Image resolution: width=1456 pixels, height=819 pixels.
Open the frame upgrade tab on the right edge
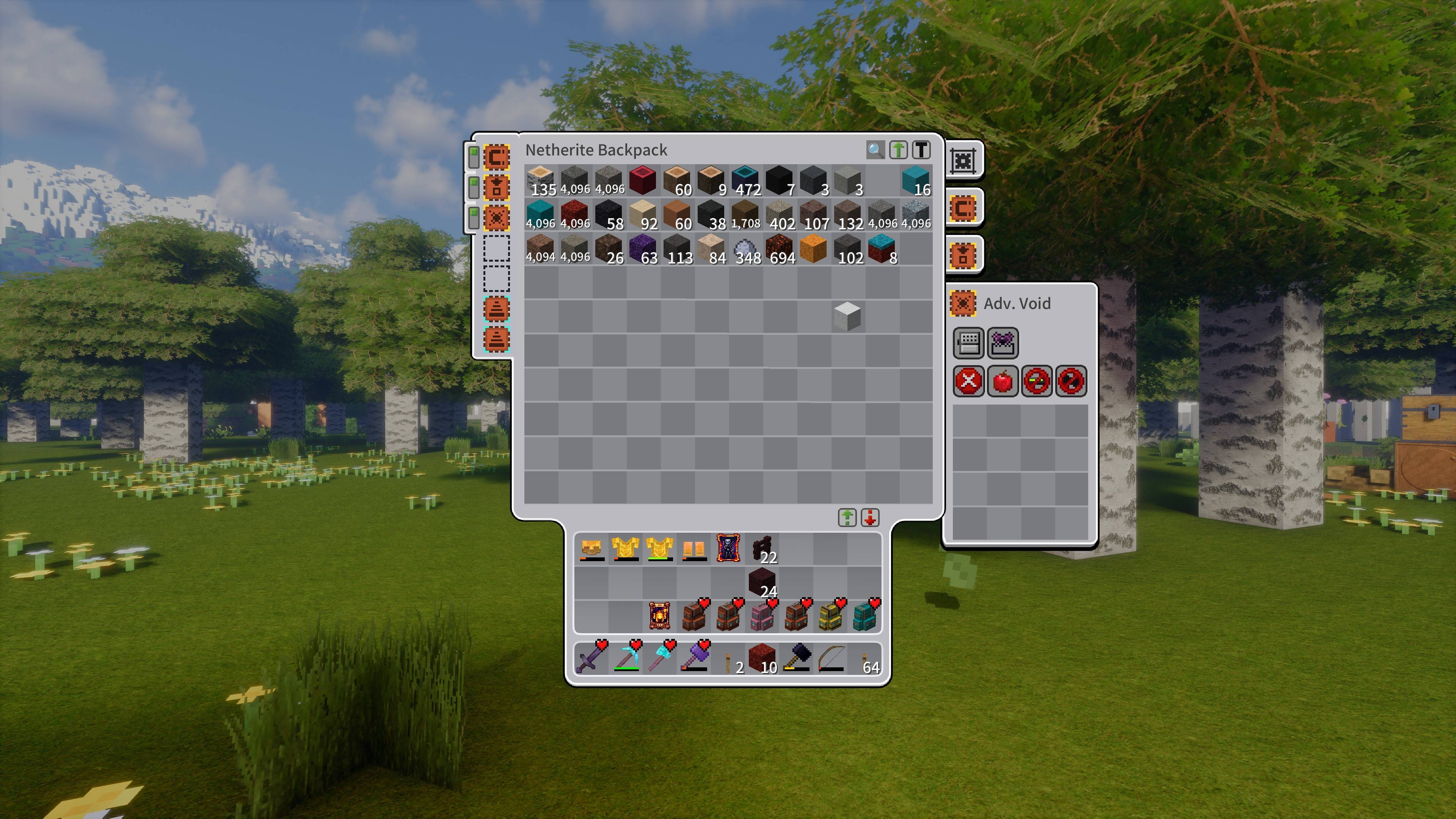[964, 160]
